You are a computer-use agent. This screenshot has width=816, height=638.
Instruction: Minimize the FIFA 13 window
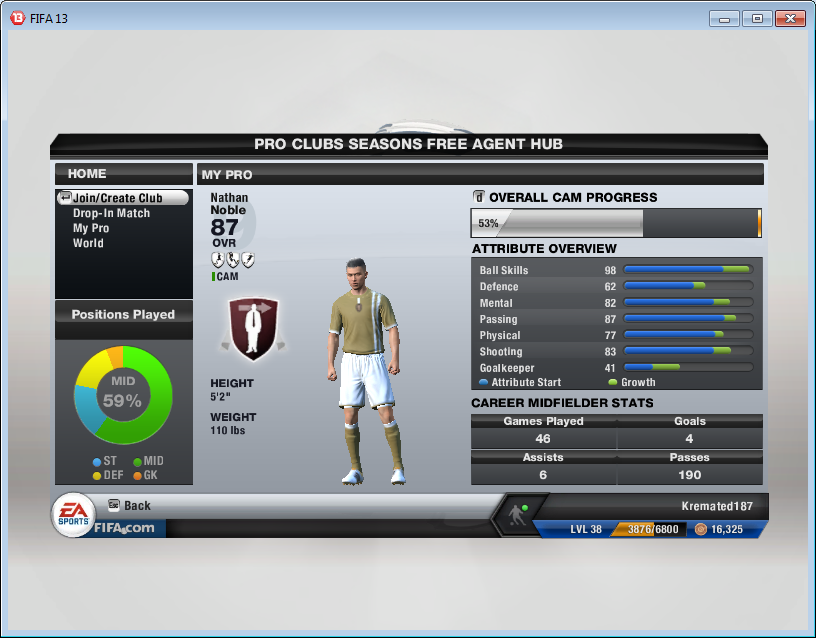coord(724,18)
